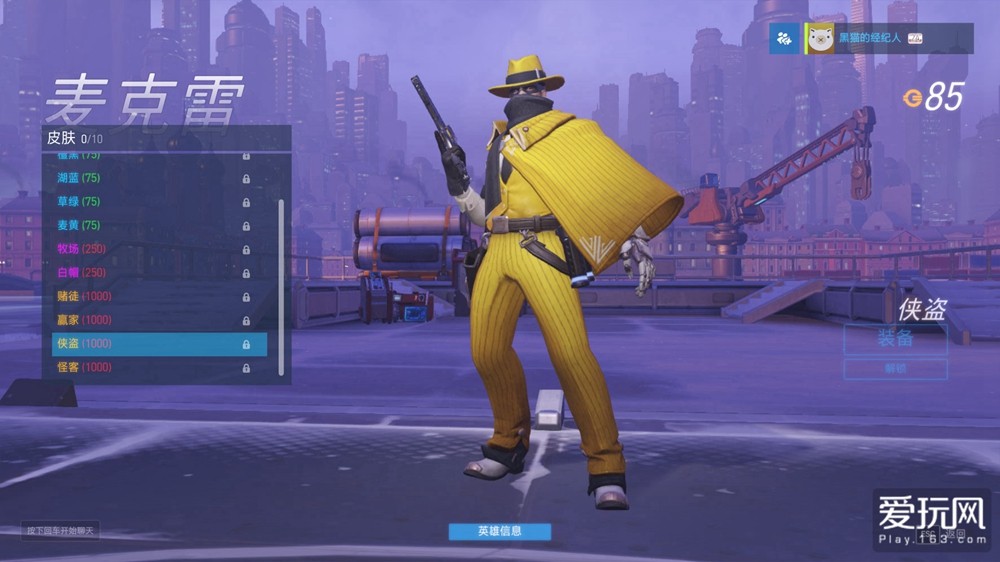
Task: Click the 装备 equip button
Action: pos(895,339)
